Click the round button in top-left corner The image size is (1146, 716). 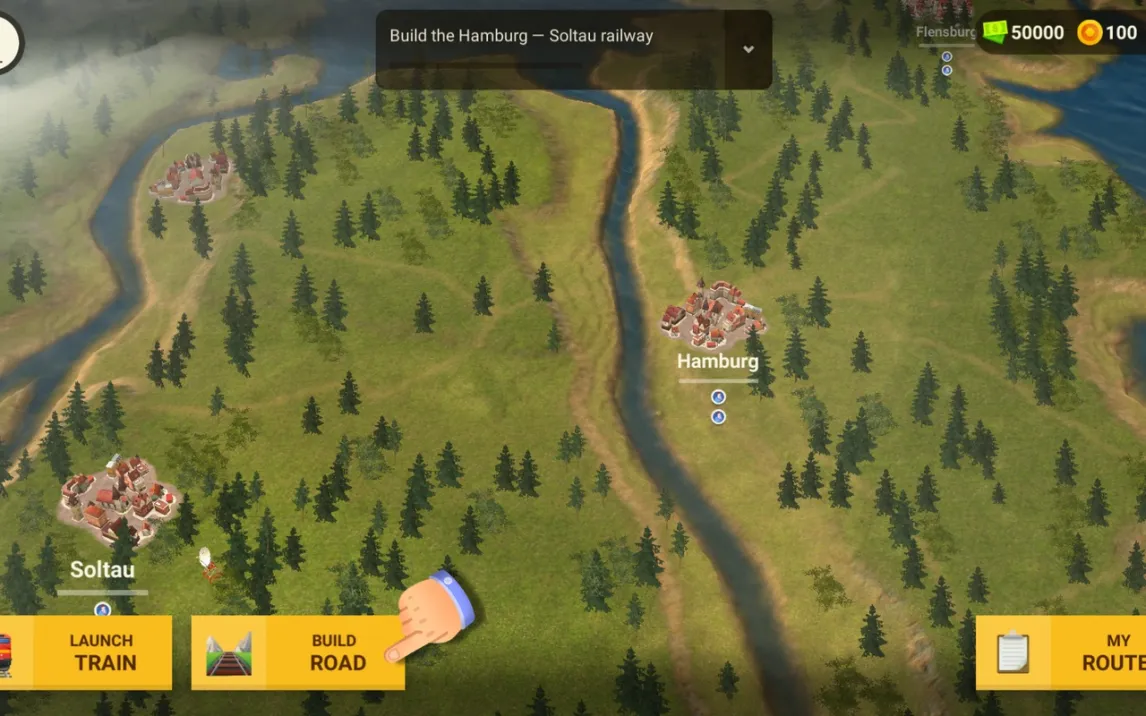click(6, 40)
